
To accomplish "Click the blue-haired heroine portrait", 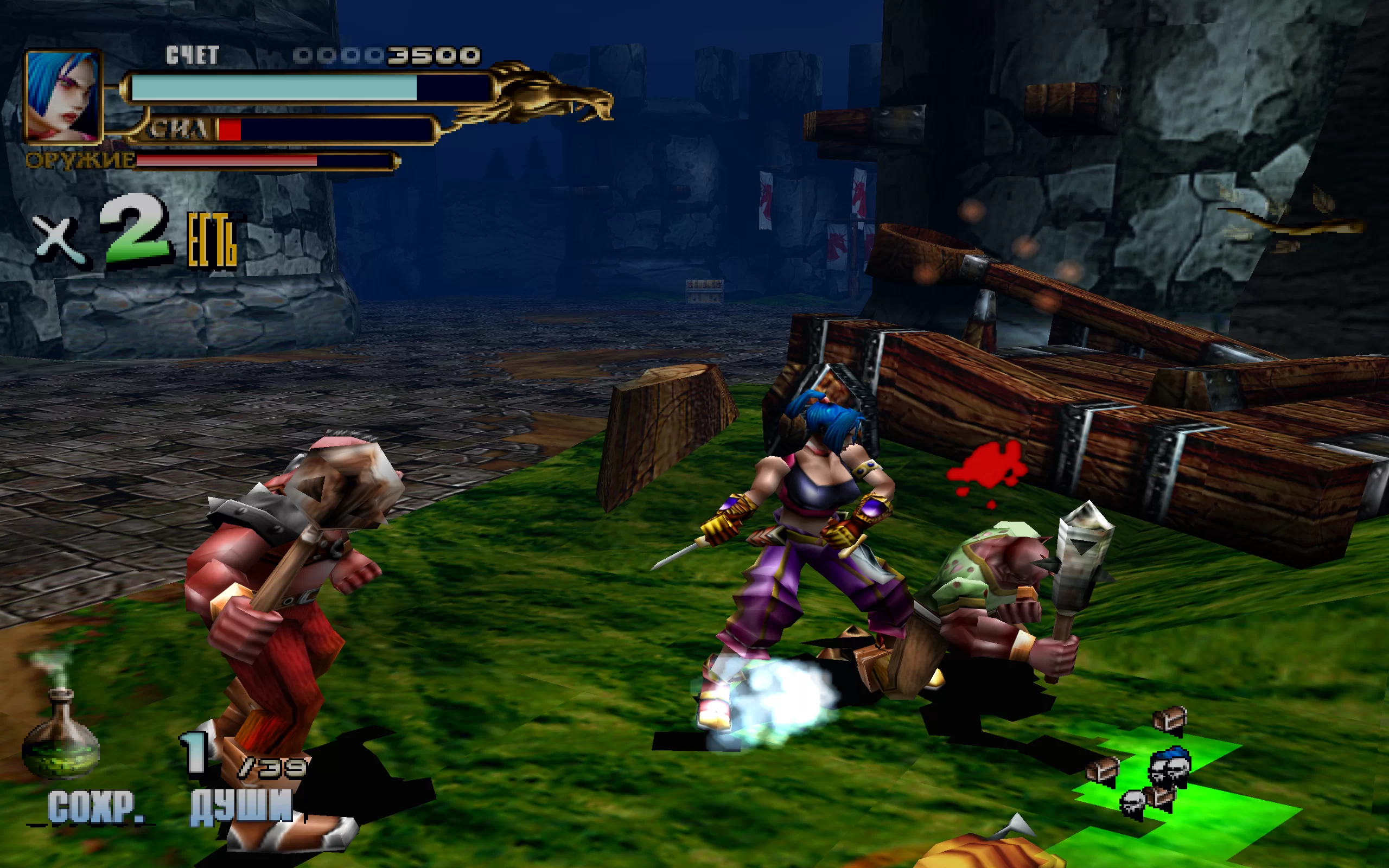I will 62,96.
